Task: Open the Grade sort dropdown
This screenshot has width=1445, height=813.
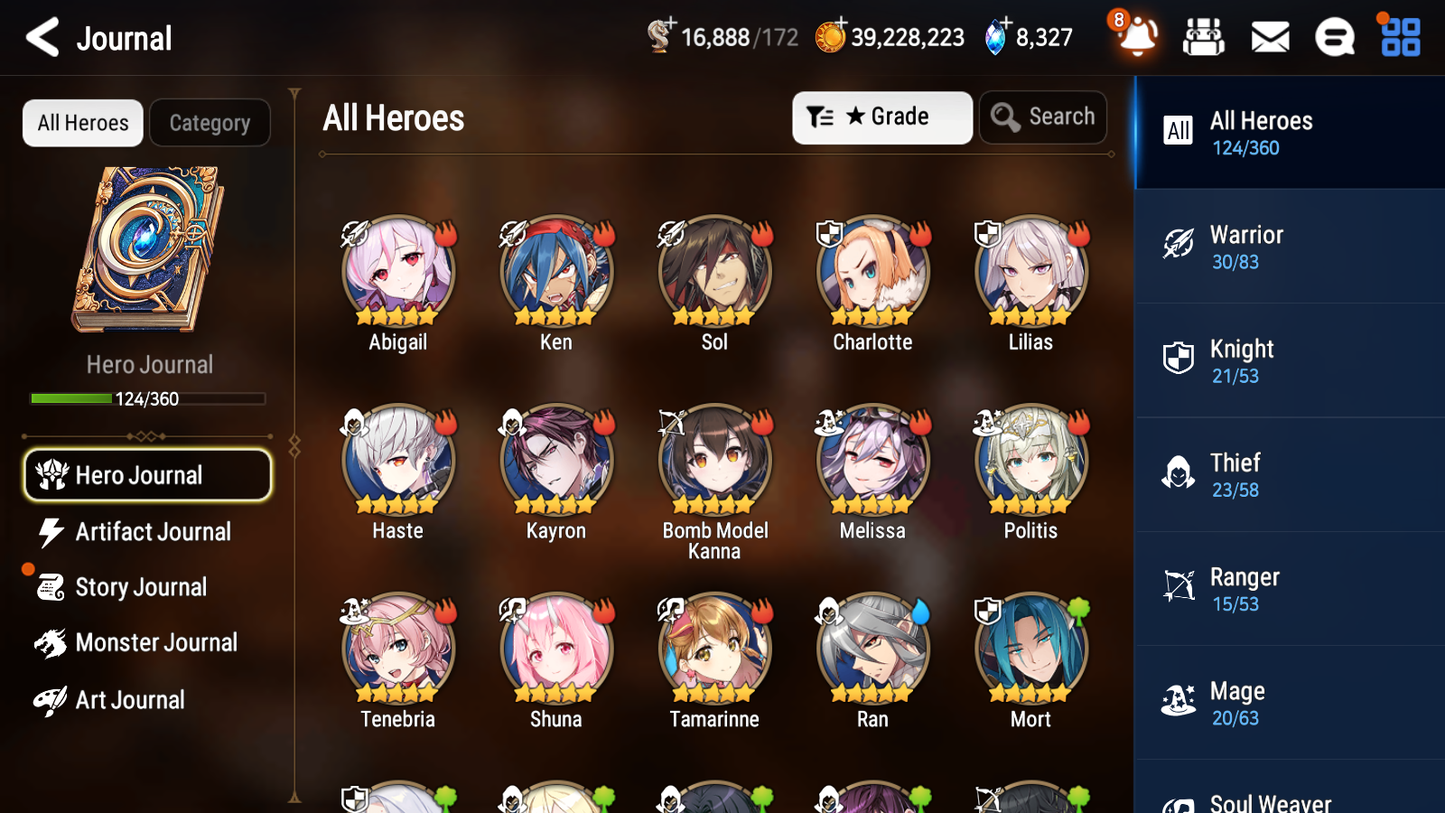Action: (882, 117)
